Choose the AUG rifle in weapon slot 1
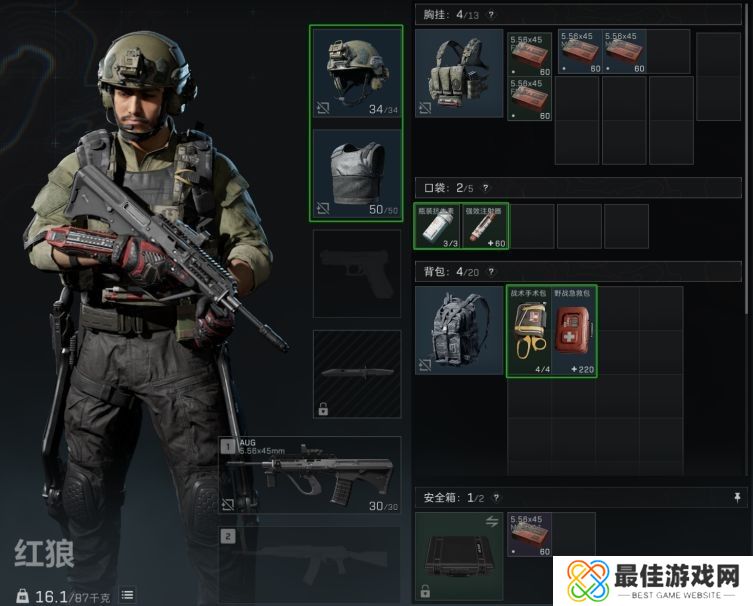This screenshot has width=753, height=606. tap(310, 475)
